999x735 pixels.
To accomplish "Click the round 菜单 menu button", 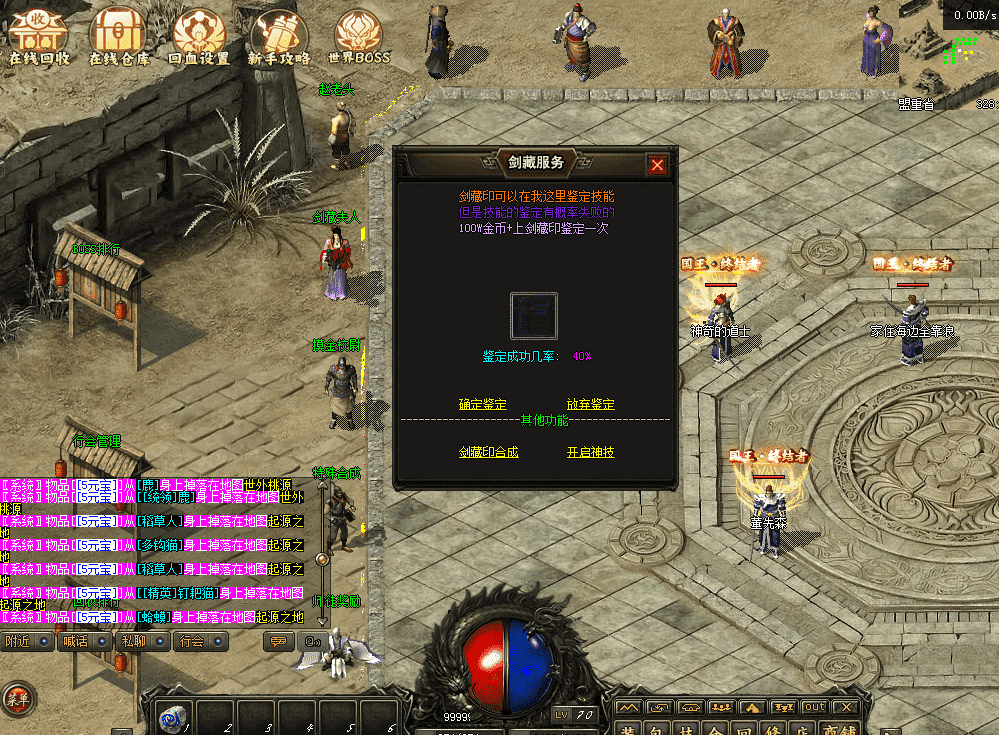I will click(x=15, y=698).
